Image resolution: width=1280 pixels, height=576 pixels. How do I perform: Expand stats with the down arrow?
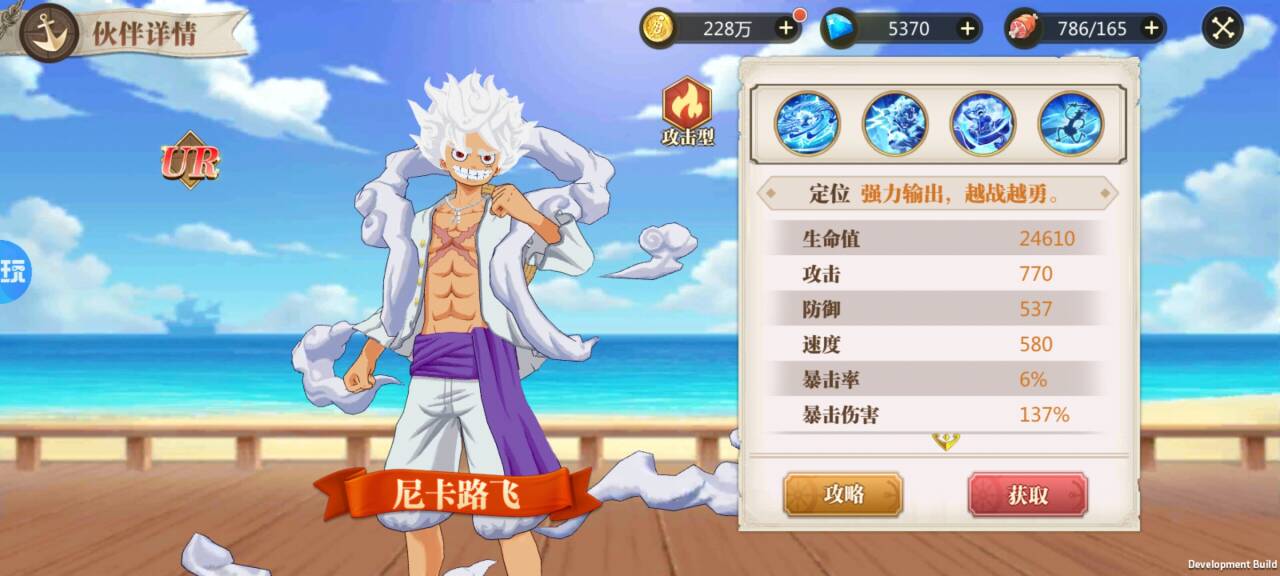[x=945, y=441]
